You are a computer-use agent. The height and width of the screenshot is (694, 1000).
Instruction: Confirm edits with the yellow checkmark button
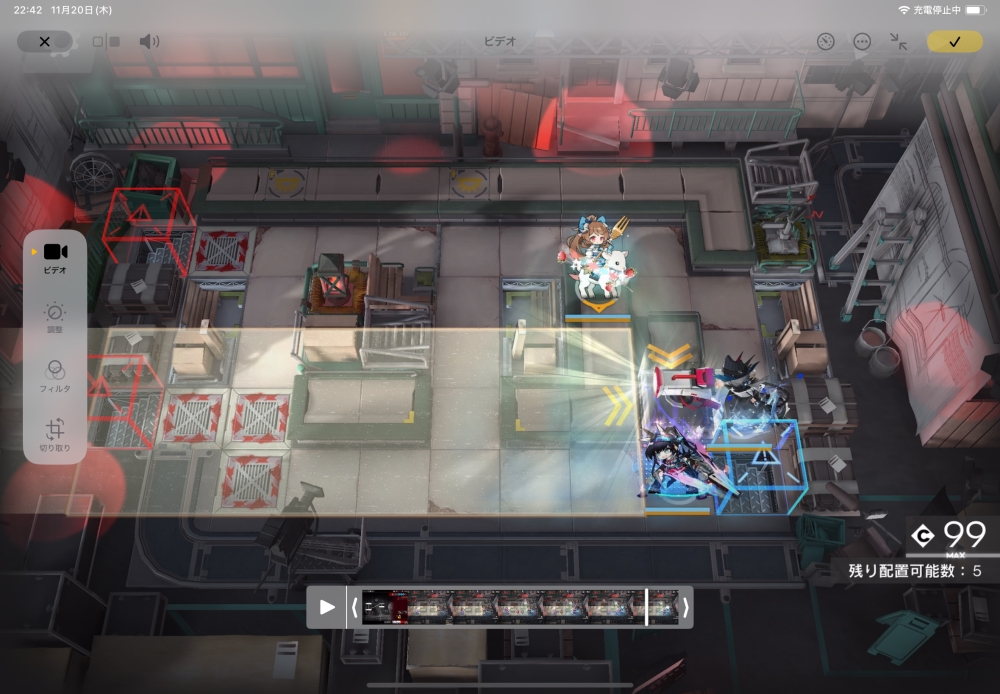[954, 41]
